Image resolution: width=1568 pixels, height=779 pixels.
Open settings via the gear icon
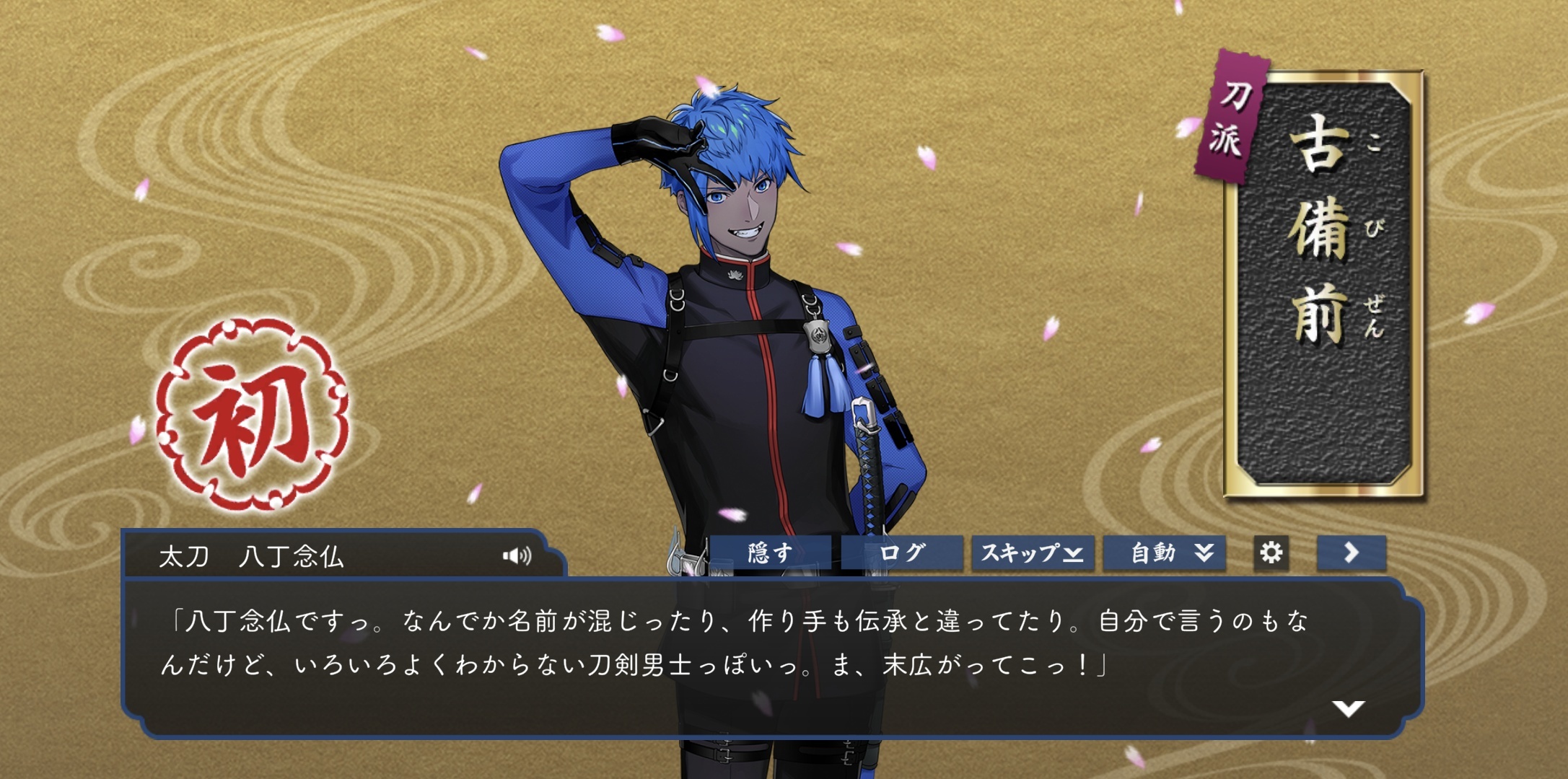pos(1271,553)
